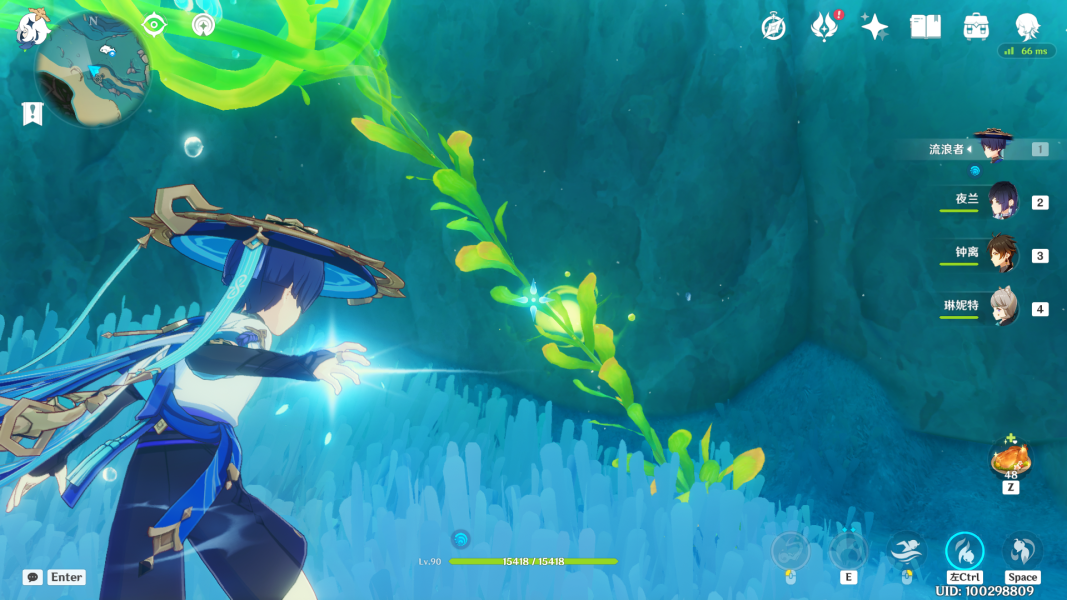Open the minimap to view world map
1067x600 pixels.
[92, 72]
